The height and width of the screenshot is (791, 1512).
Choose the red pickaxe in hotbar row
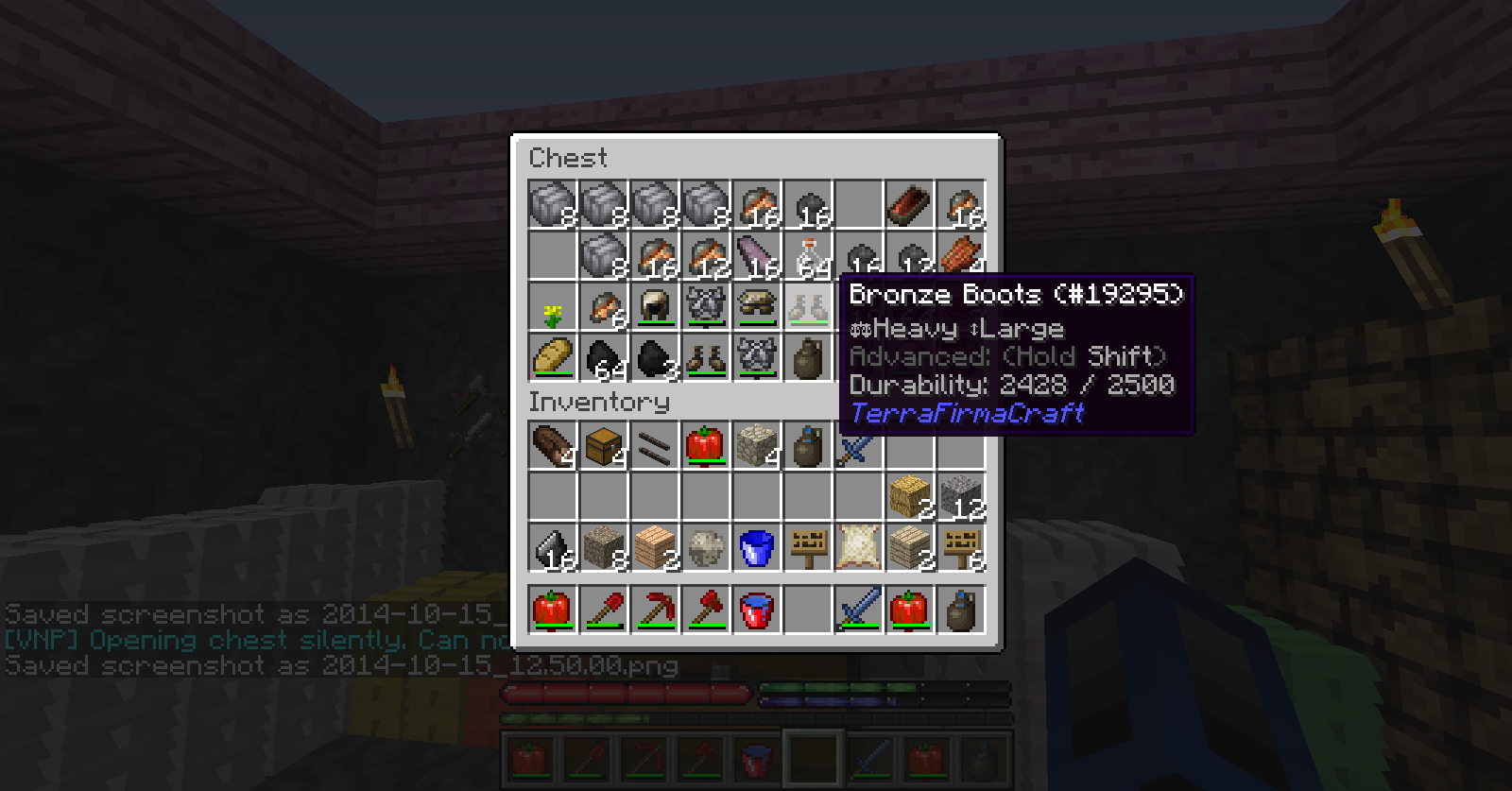[x=655, y=610]
